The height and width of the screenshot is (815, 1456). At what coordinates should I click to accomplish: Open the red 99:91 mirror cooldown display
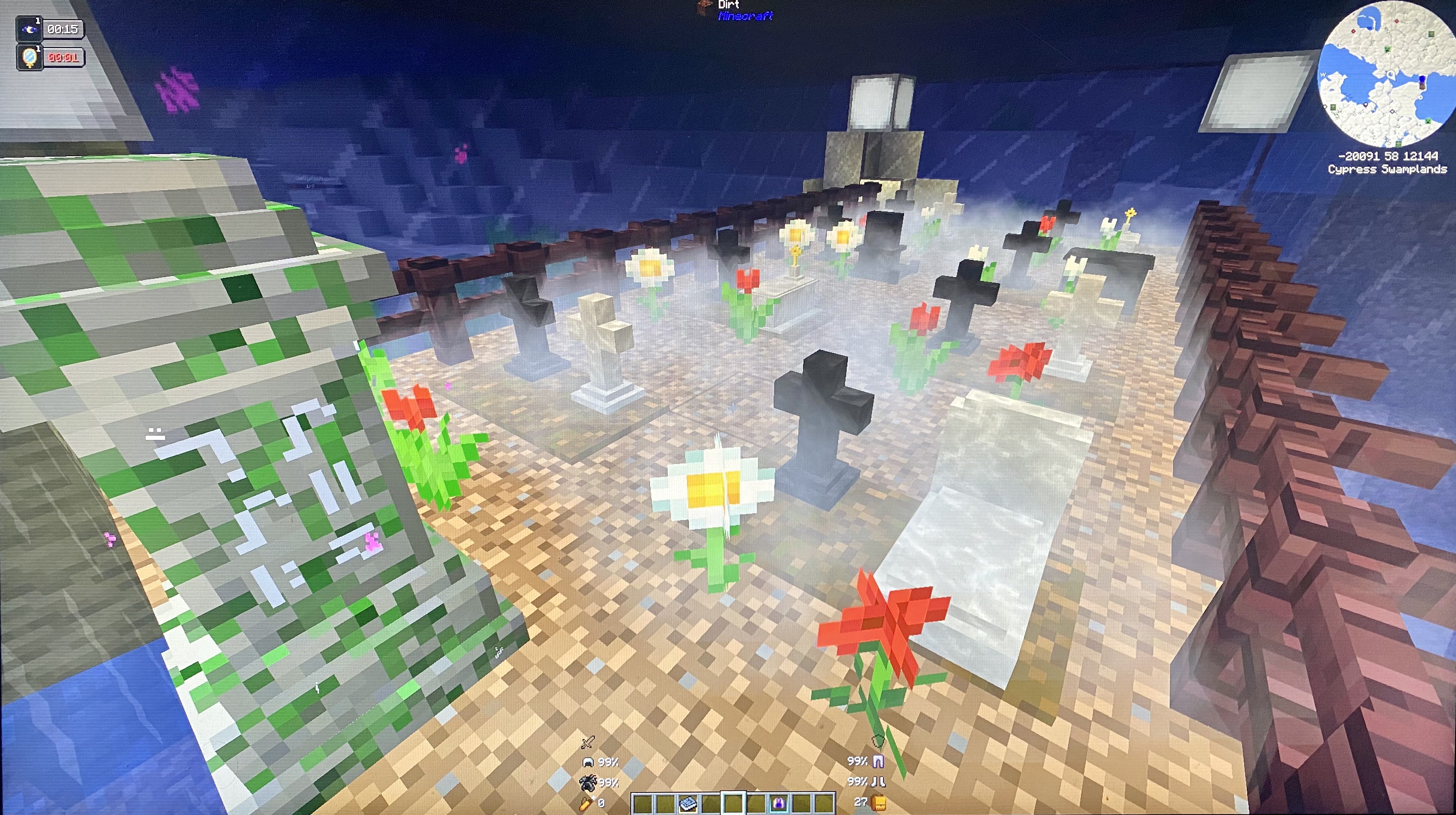click(62, 58)
